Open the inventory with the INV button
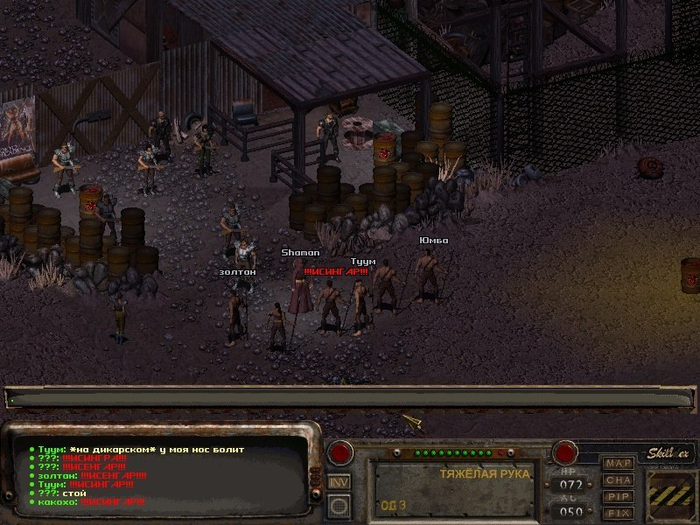 pos(339,482)
